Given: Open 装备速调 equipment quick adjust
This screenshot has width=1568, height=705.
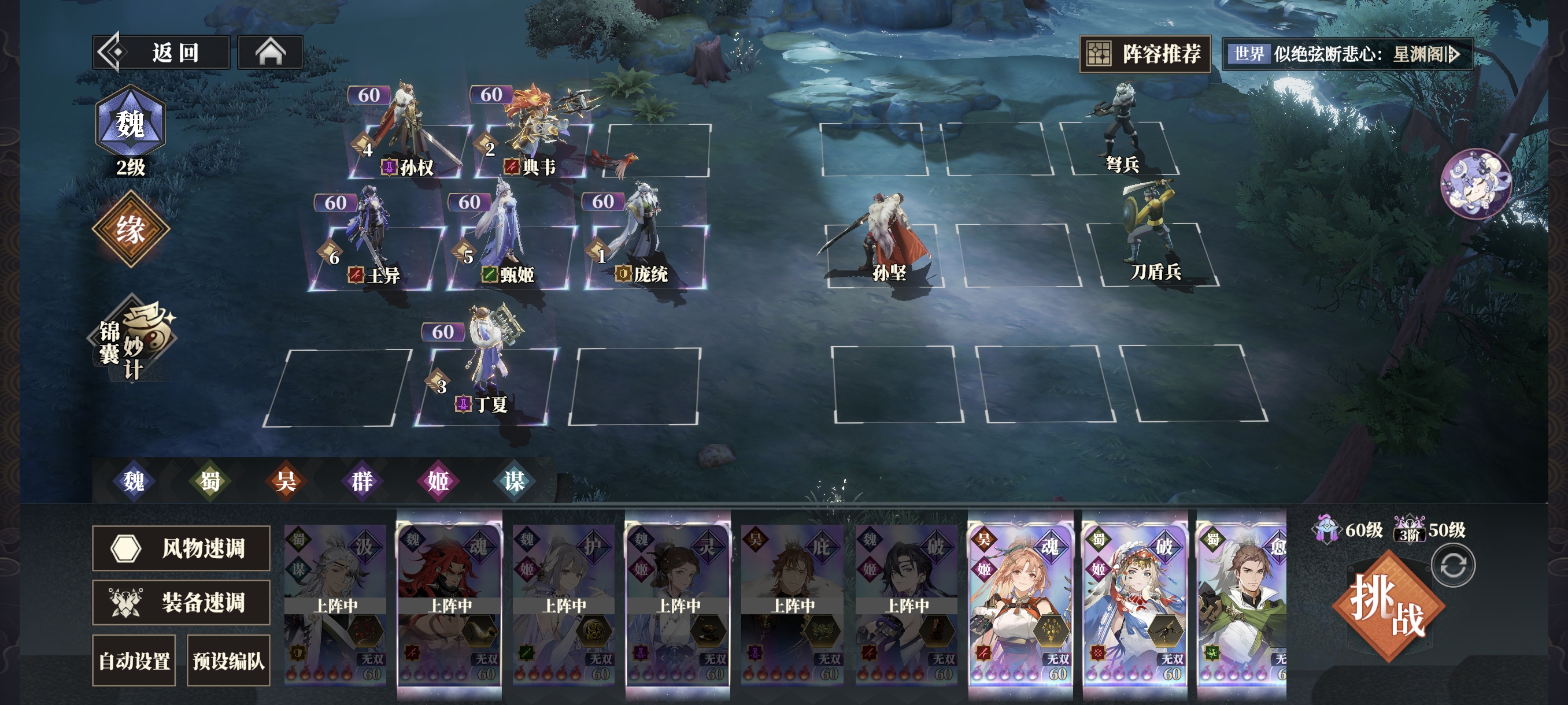Looking at the screenshot, I should point(181,603).
